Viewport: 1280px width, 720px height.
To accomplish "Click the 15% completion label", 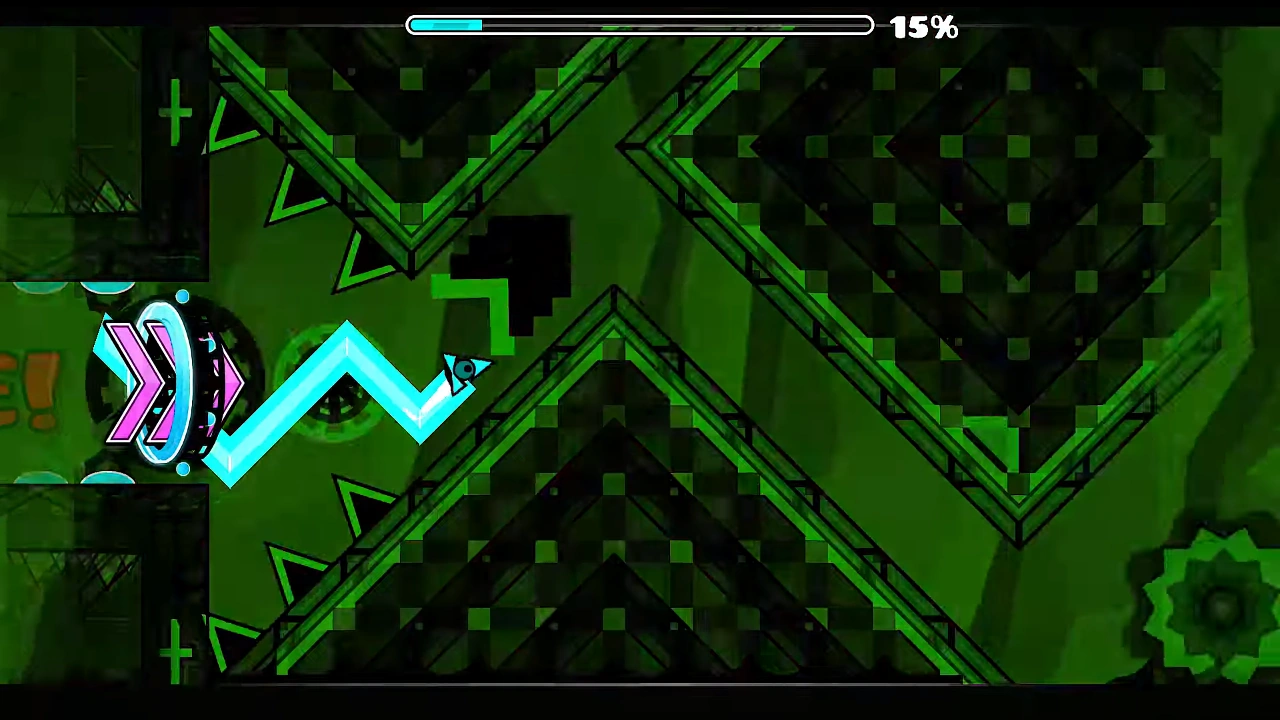I will [922, 26].
